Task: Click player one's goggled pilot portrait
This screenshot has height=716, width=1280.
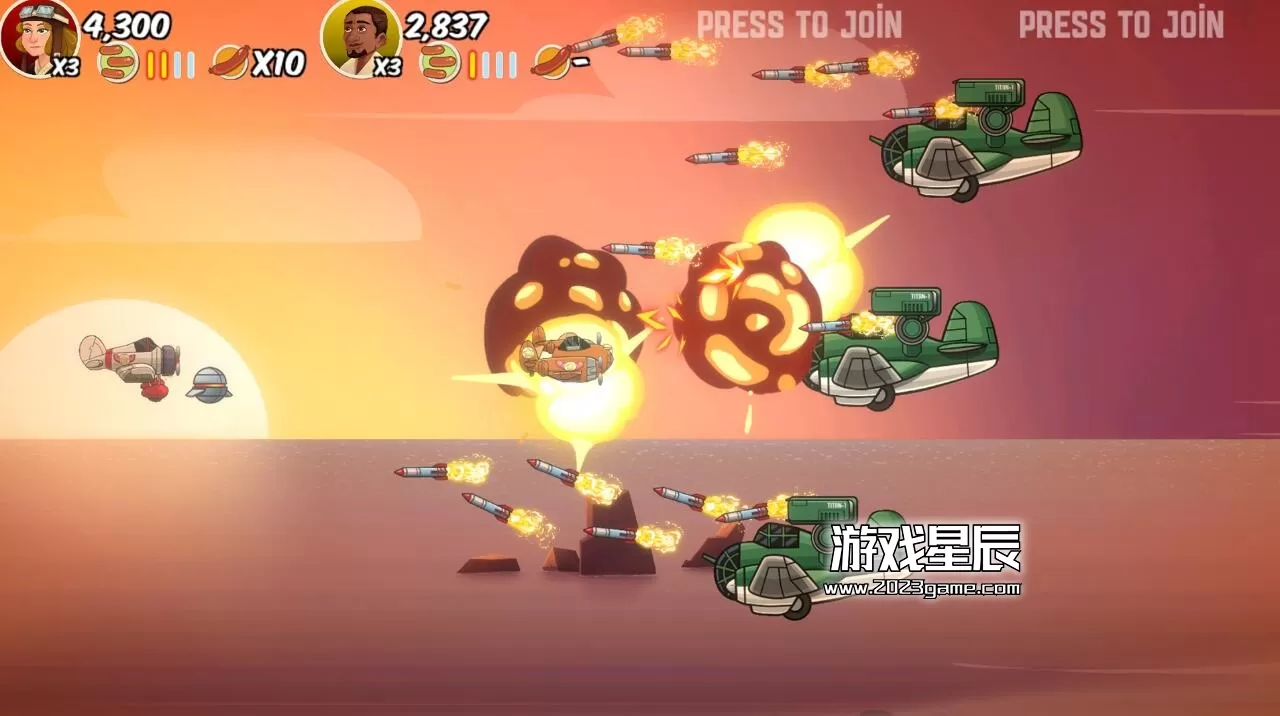Action: coord(38,36)
